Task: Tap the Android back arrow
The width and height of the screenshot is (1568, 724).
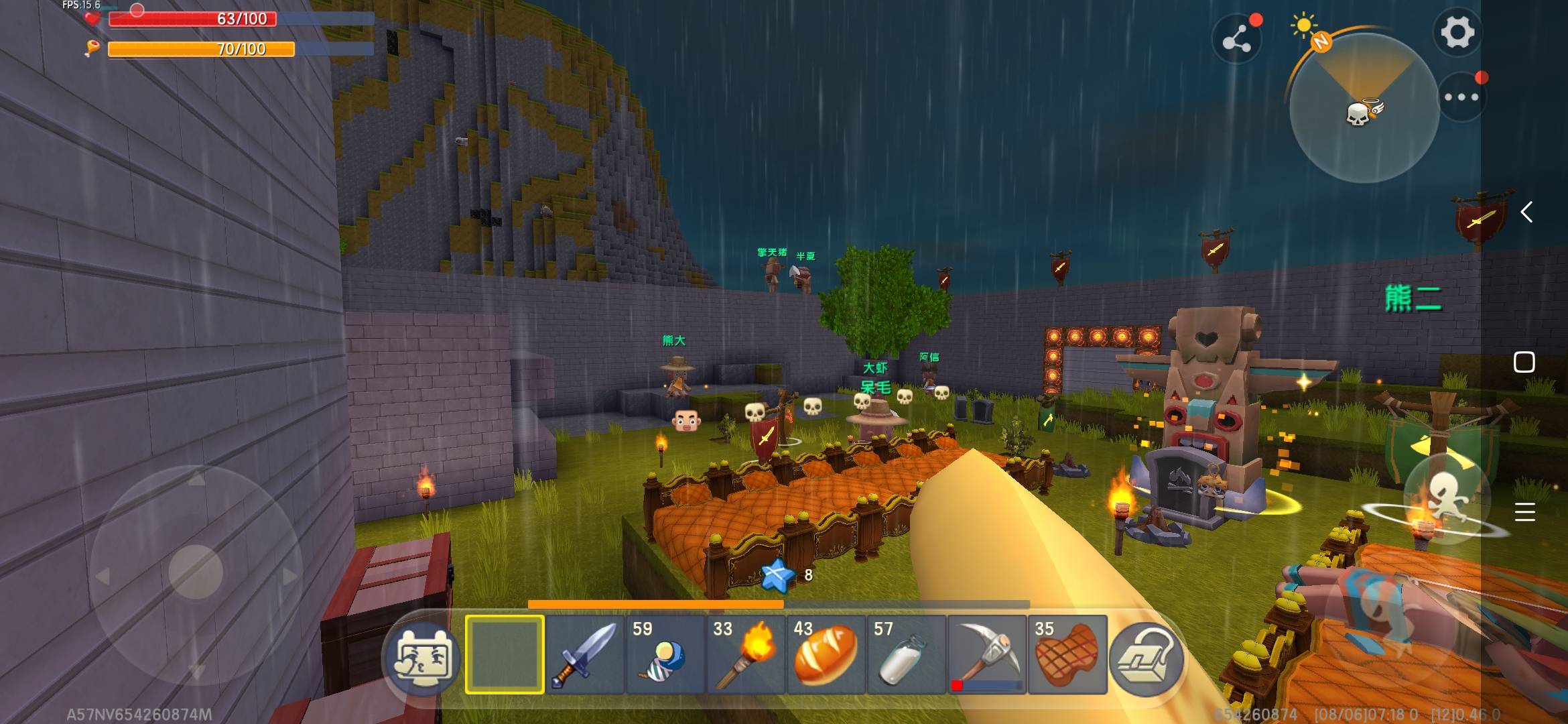Action: 1526,213
